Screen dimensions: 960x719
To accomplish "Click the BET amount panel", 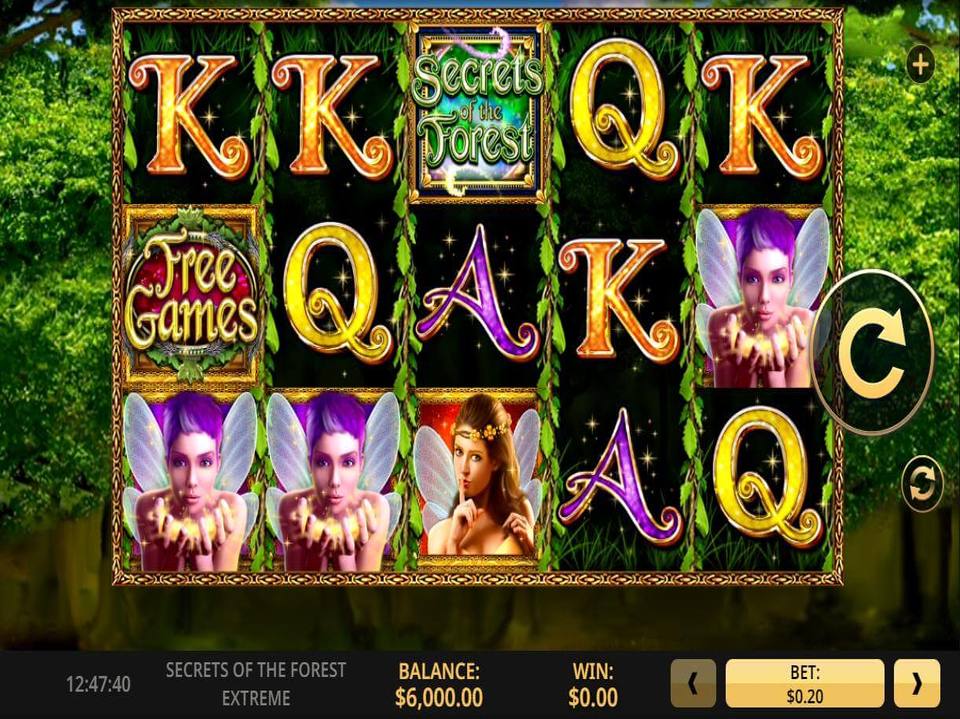I will (804, 684).
